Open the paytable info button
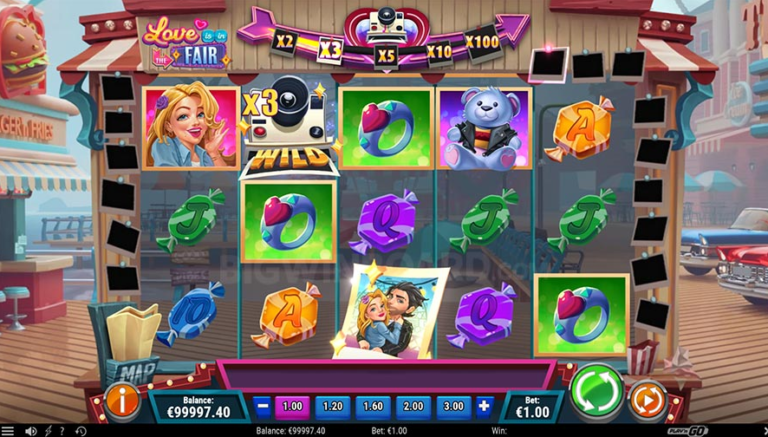 pyautogui.click(x=122, y=401)
